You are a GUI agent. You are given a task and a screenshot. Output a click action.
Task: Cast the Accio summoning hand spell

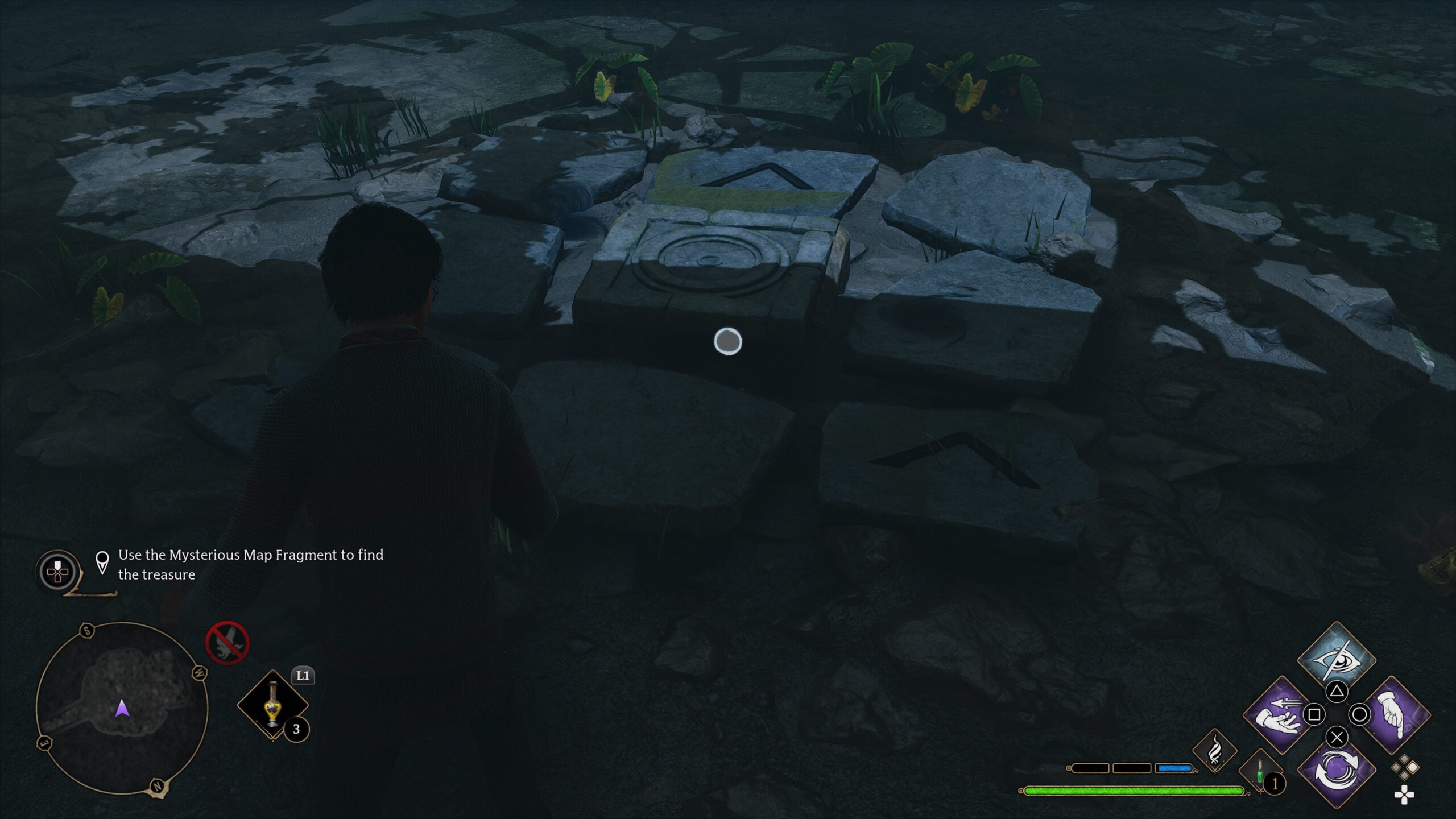pyautogui.click(x=1280, y=714)
